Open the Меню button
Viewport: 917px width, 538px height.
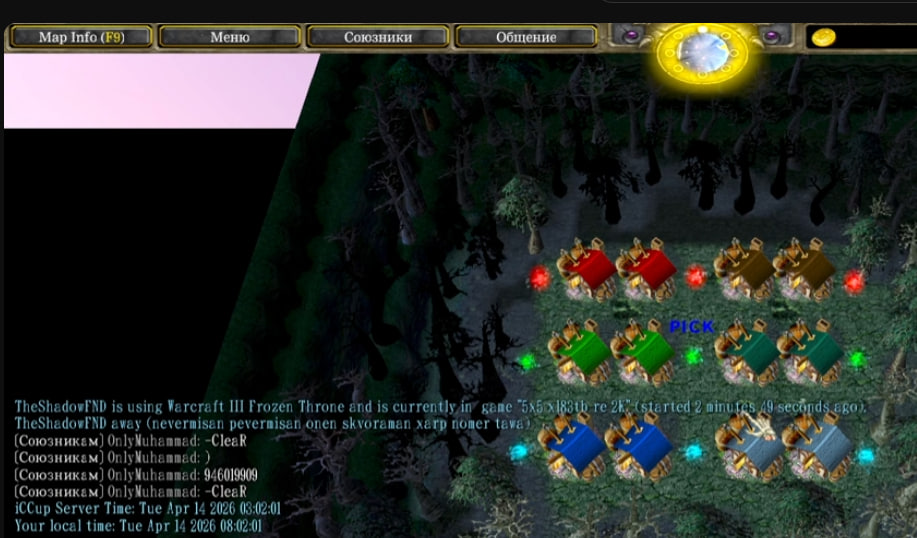pyautogui.click(x=229, y=37)
